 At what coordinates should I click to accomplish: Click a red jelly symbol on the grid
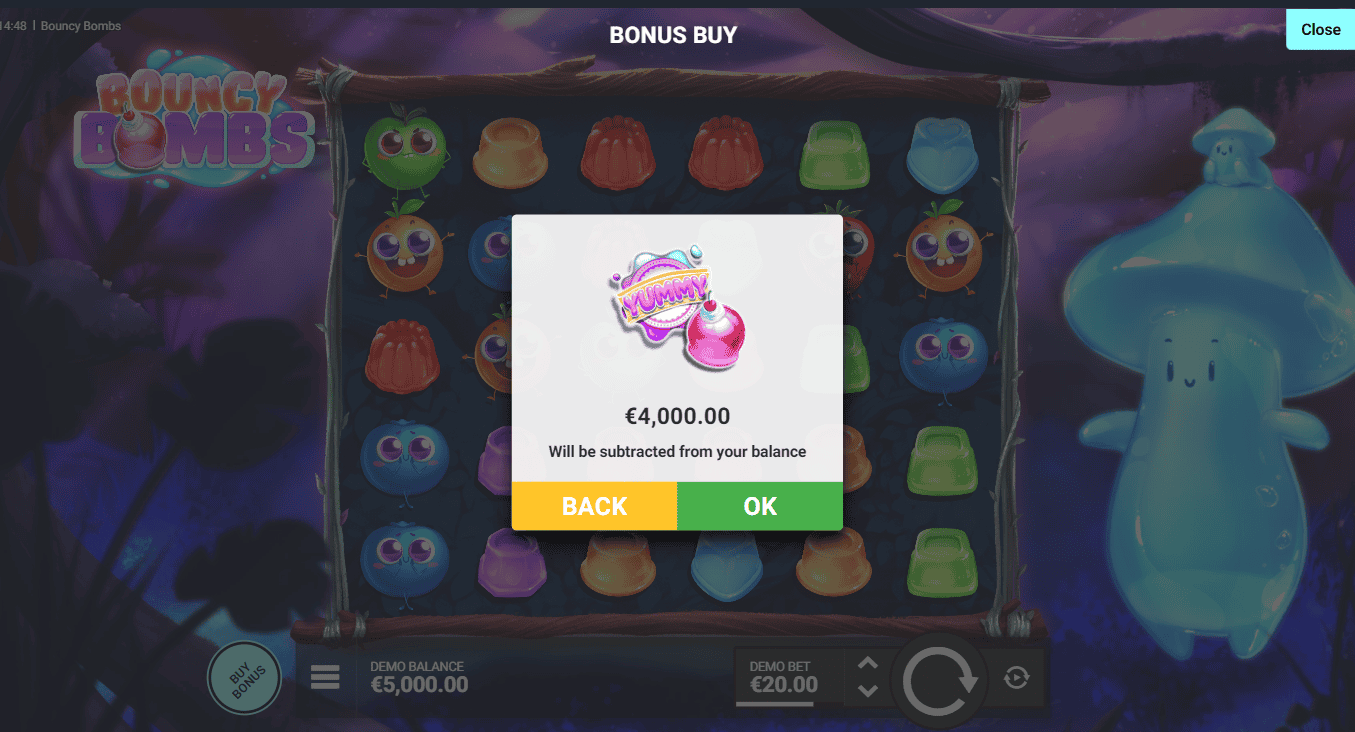pyautogui.click(x=619, y=153)
